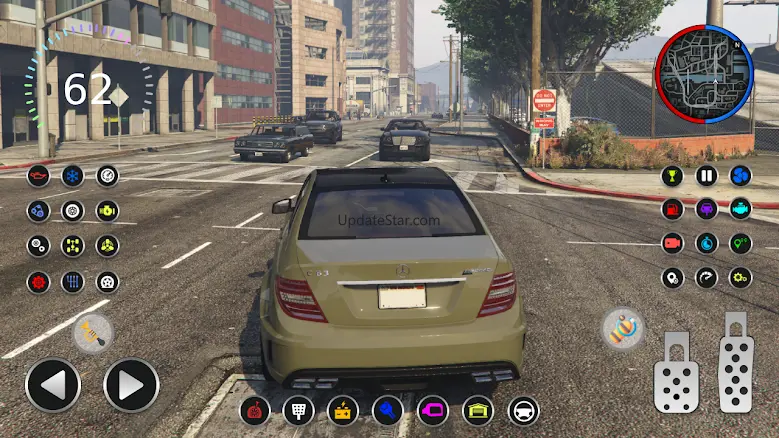
Task: Click the orange battery icon
Action: pyautogui.click(x=343, y=410)
